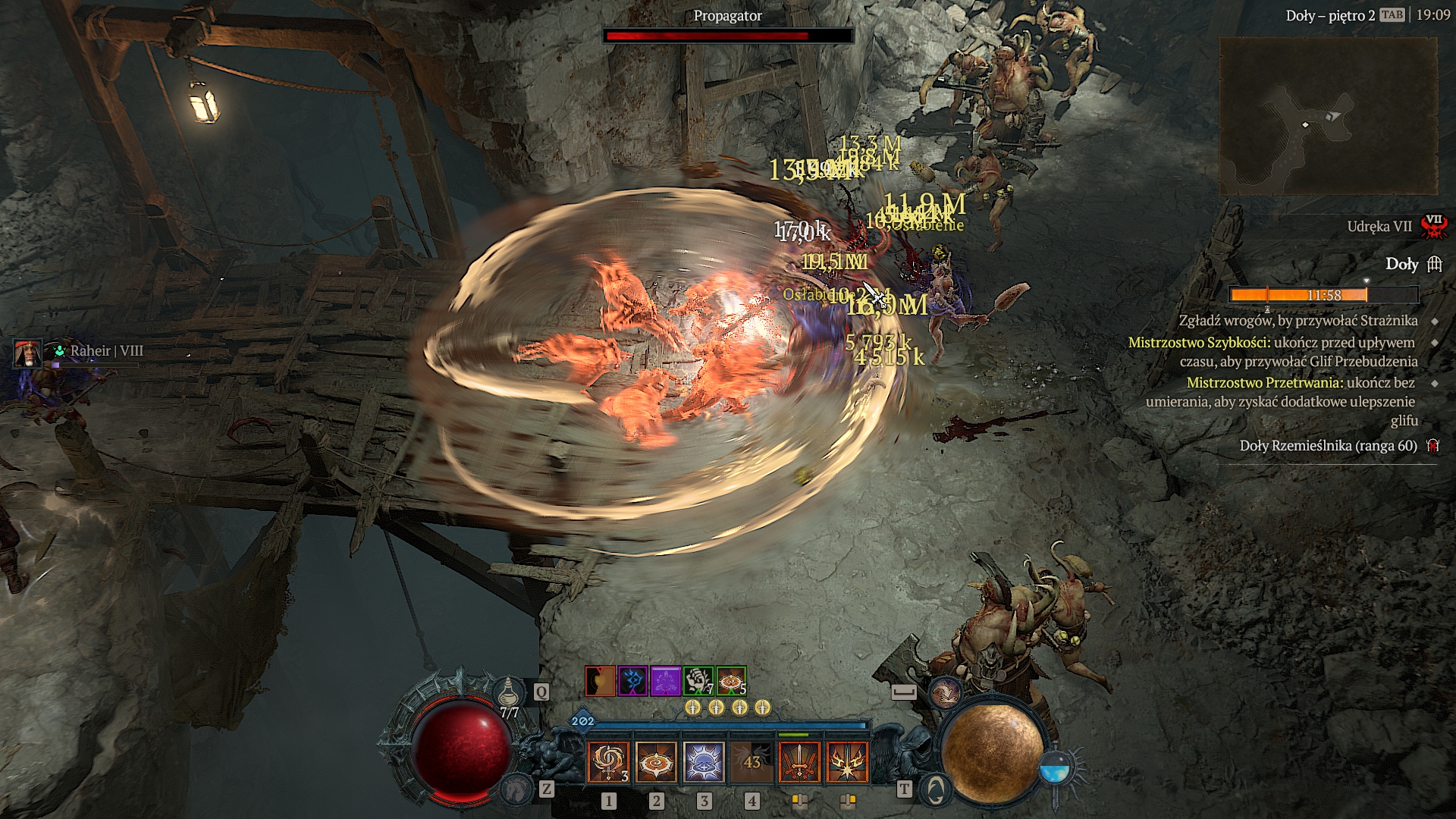This screenshot has height=819, width=1456.
Task: Trigger the downward sword with blades skill
Action: coord(799,761)
